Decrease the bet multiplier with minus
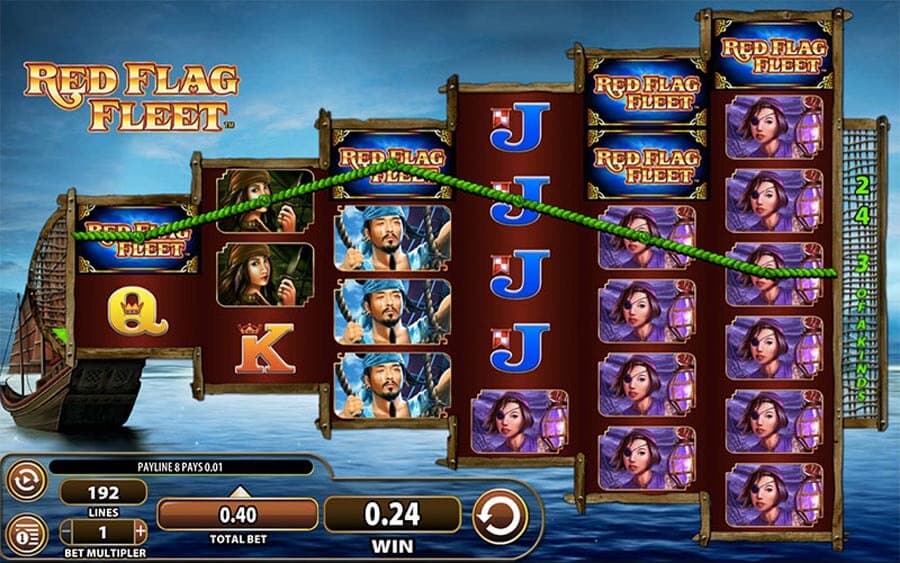Screen dimensions: 900x563 tap(66, 532)
